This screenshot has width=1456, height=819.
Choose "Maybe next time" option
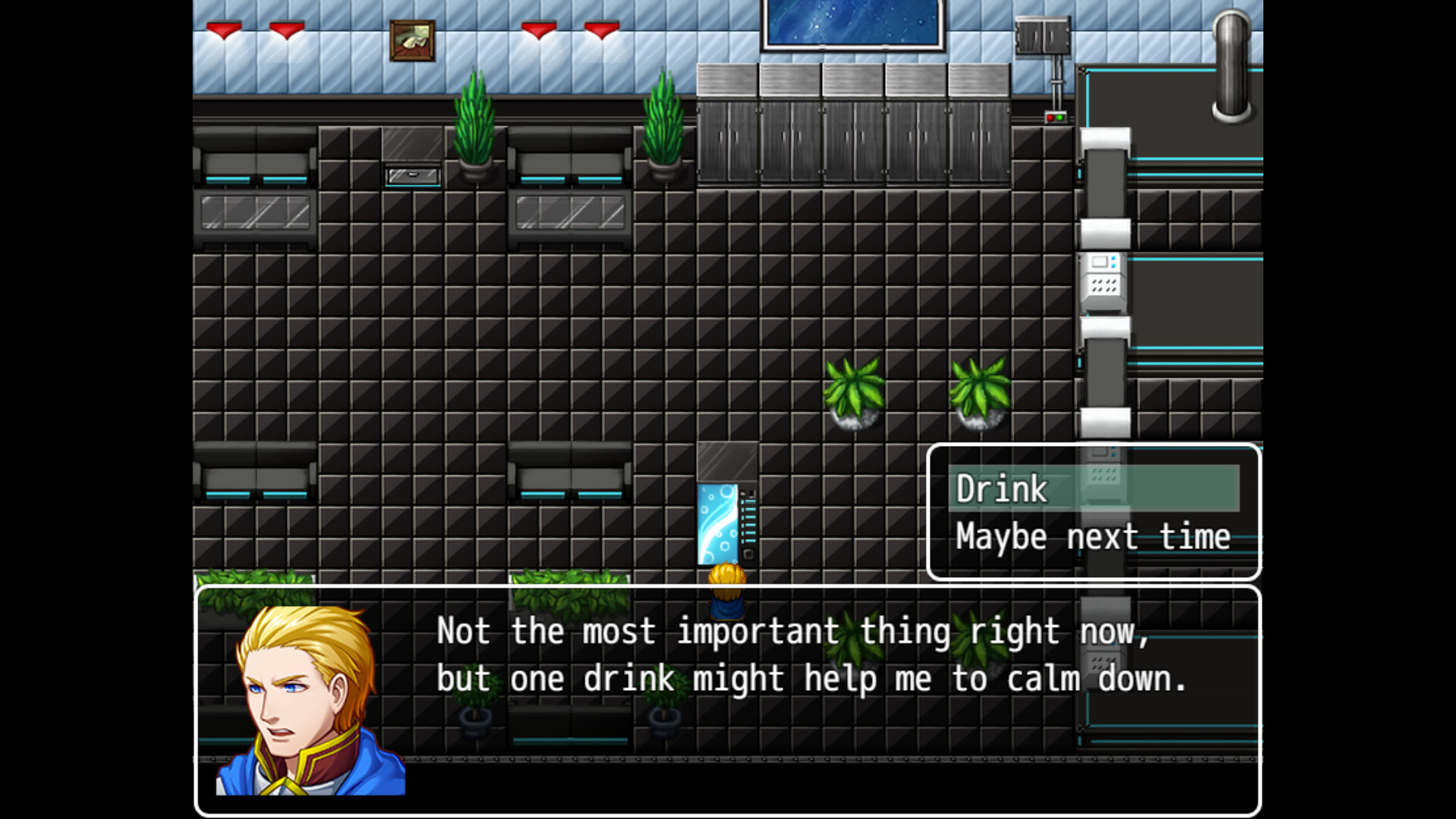pyautogui.click(x=1092, y=537)
